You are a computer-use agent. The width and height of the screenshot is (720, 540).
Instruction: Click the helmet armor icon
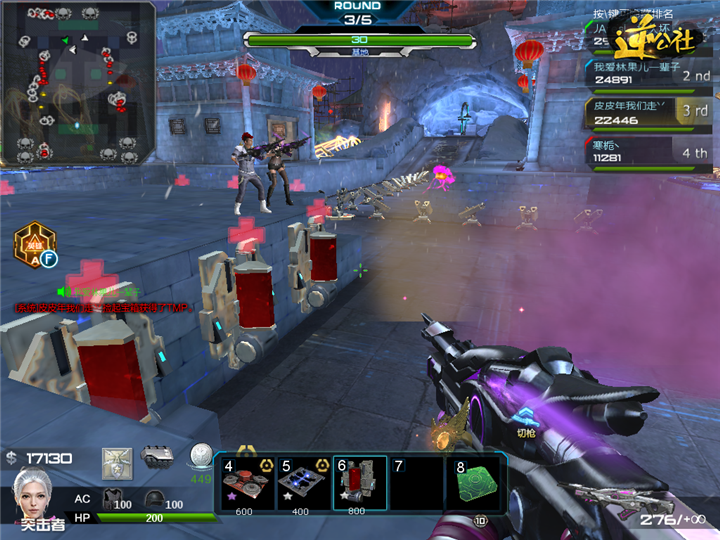point(154,499)
